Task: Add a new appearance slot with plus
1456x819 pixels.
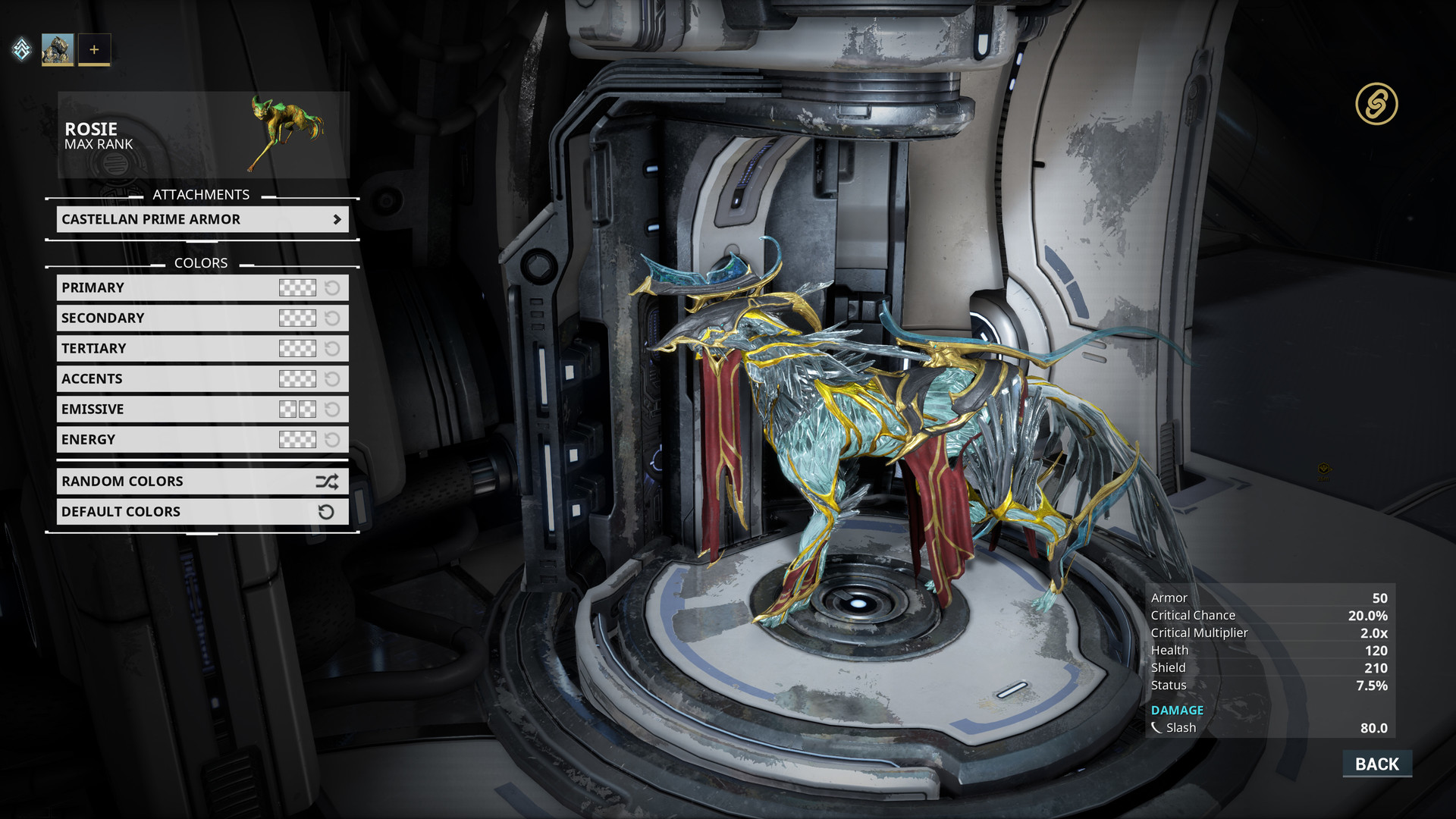Action: point(94,50)
